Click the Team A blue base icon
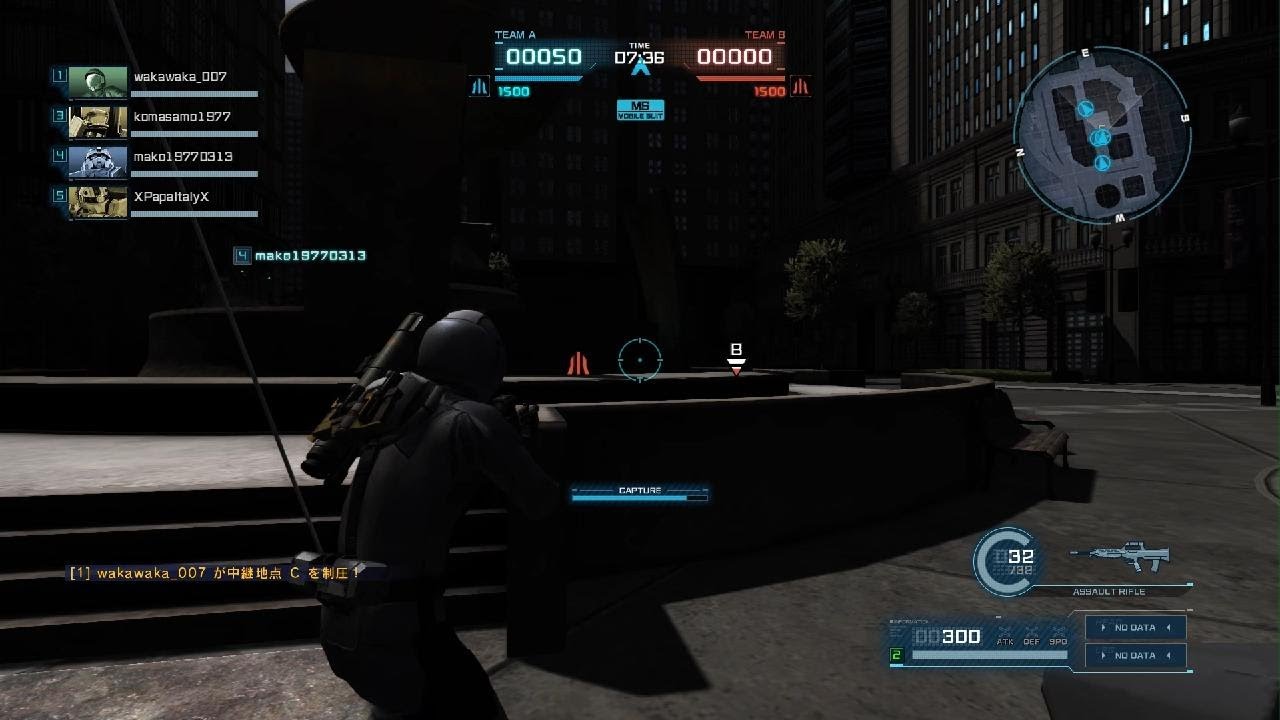 point(479,87)
